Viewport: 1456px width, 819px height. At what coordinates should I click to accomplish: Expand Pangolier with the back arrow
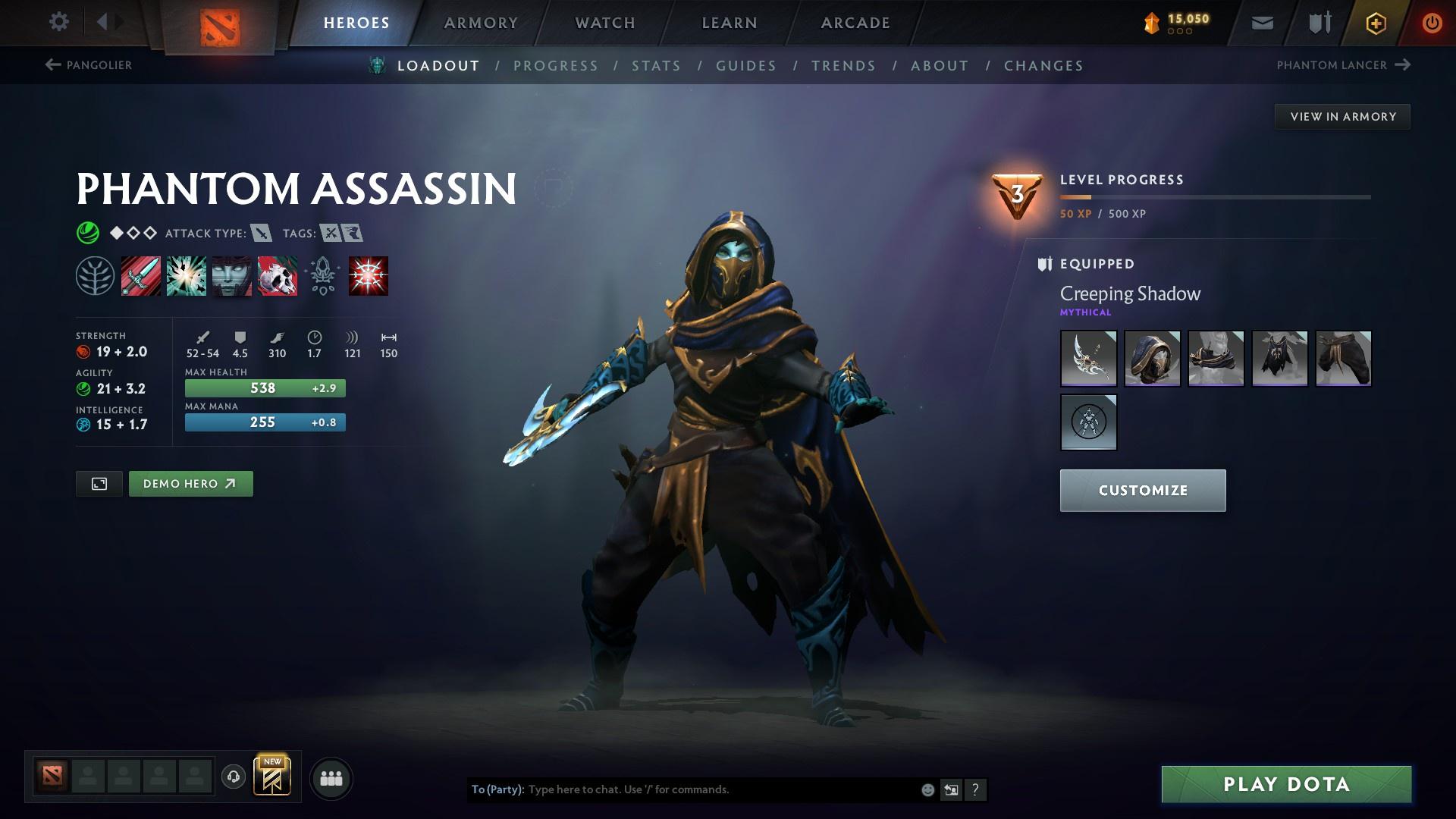click(52, 65)
